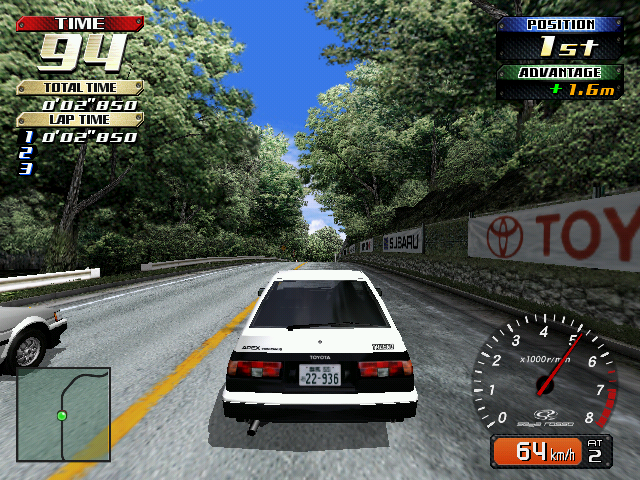Screen dimensions: 640x480
Task: Click the track minimap
Action: 63,414
